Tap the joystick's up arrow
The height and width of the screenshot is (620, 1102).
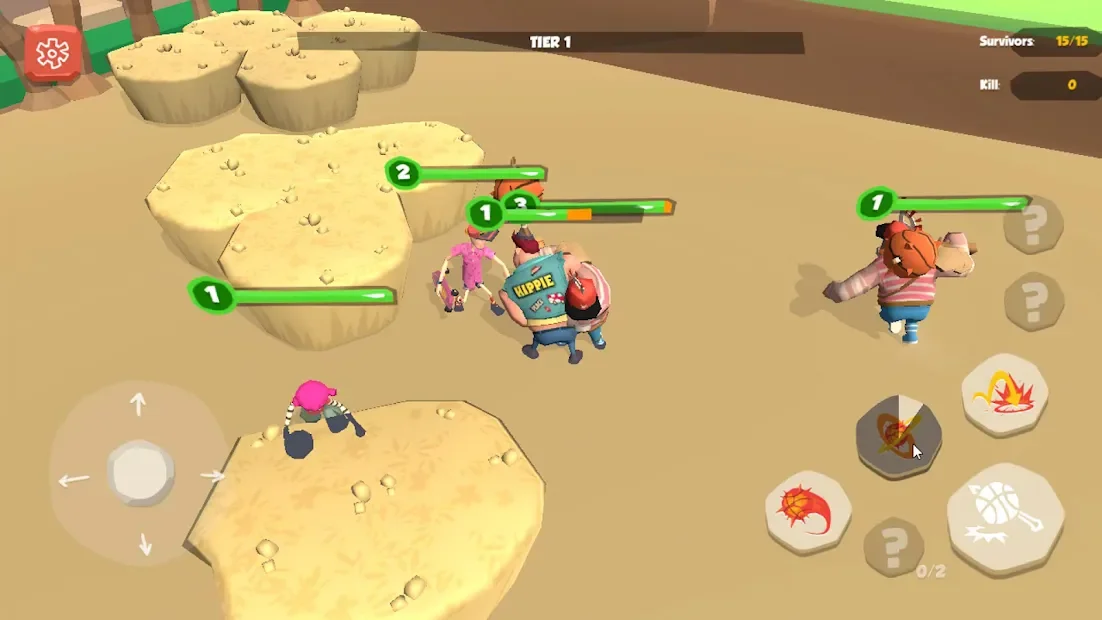pyautogui.click(x=139, y=404)
